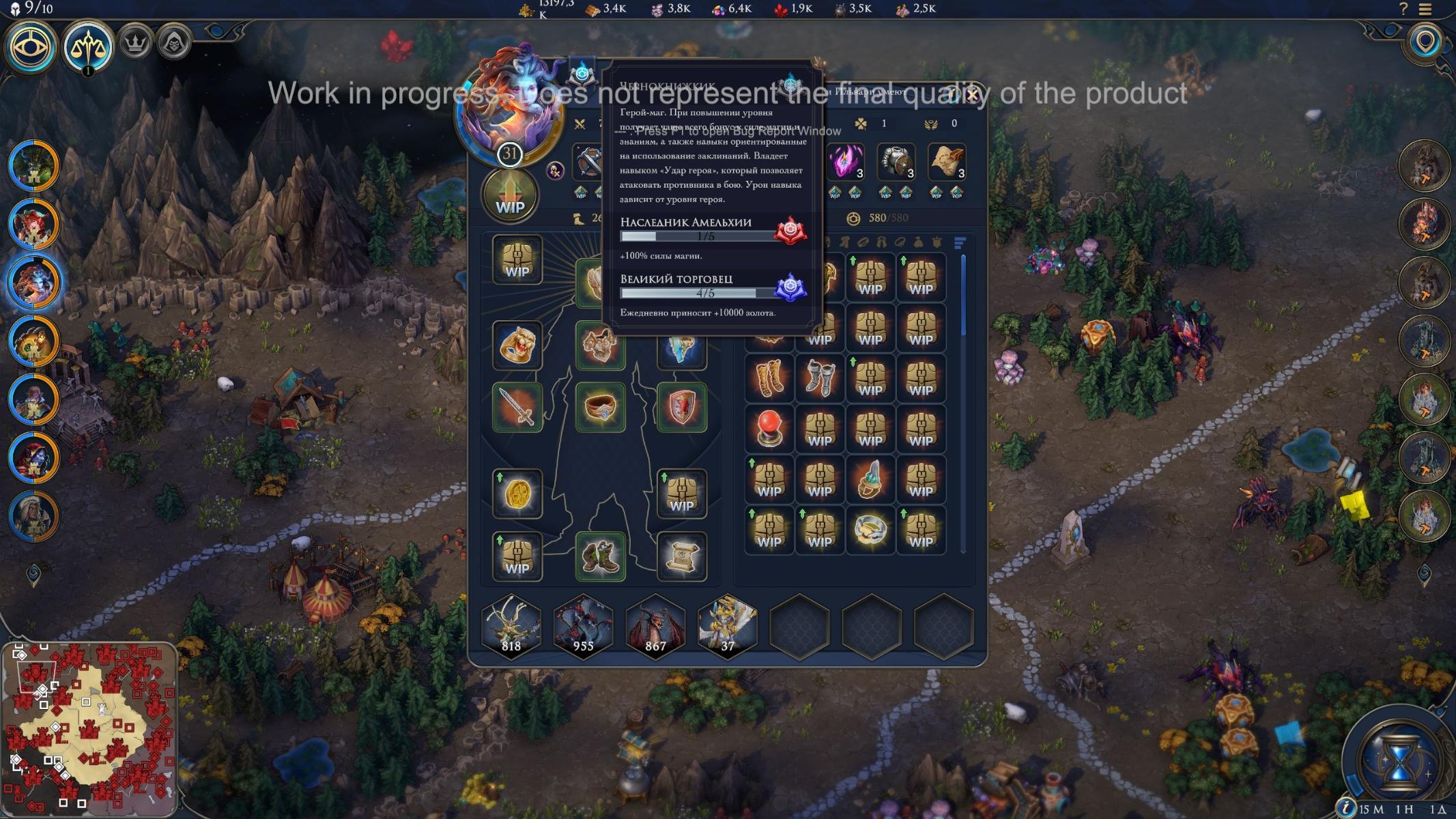Click the eye icon button

(x=31, y=46)
